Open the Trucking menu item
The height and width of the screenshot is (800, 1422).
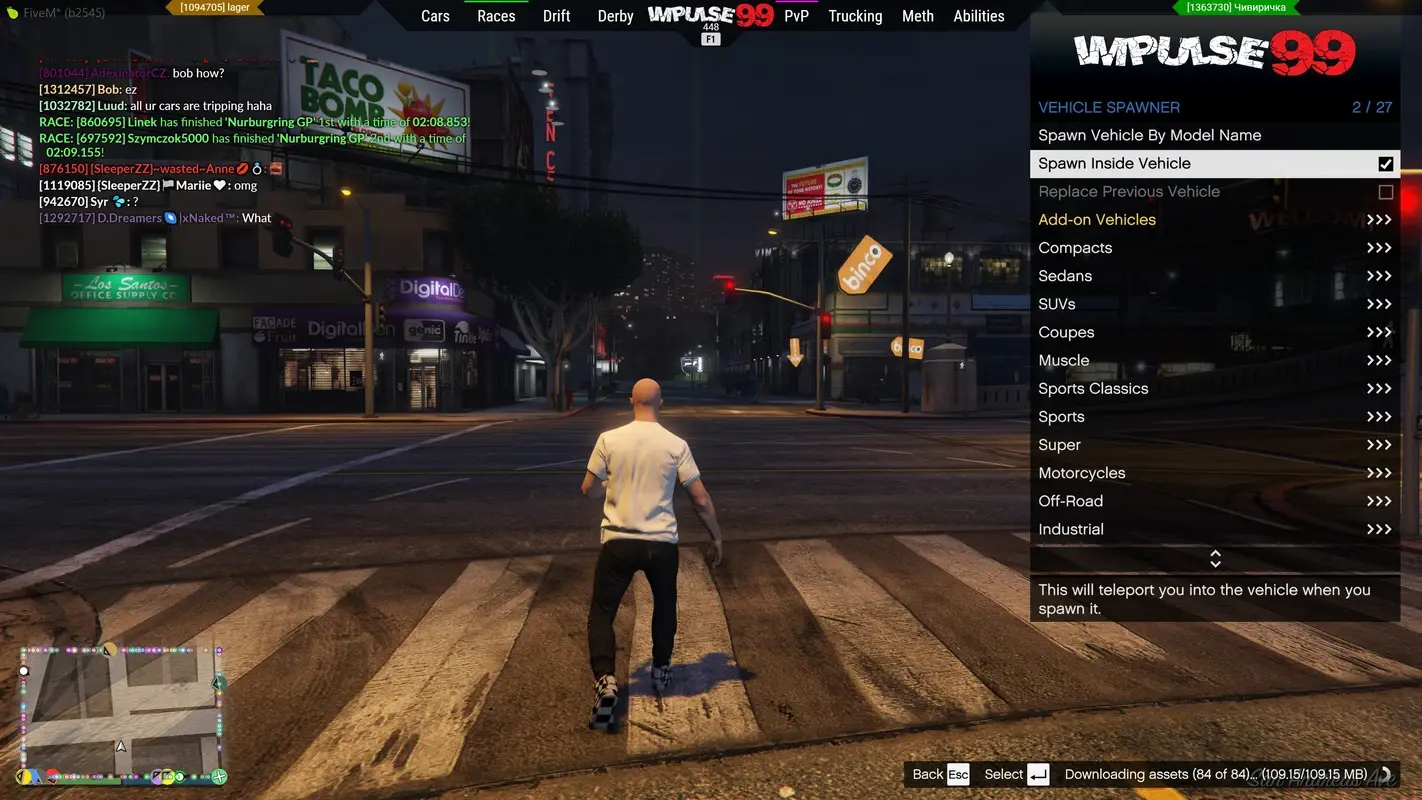854,15
